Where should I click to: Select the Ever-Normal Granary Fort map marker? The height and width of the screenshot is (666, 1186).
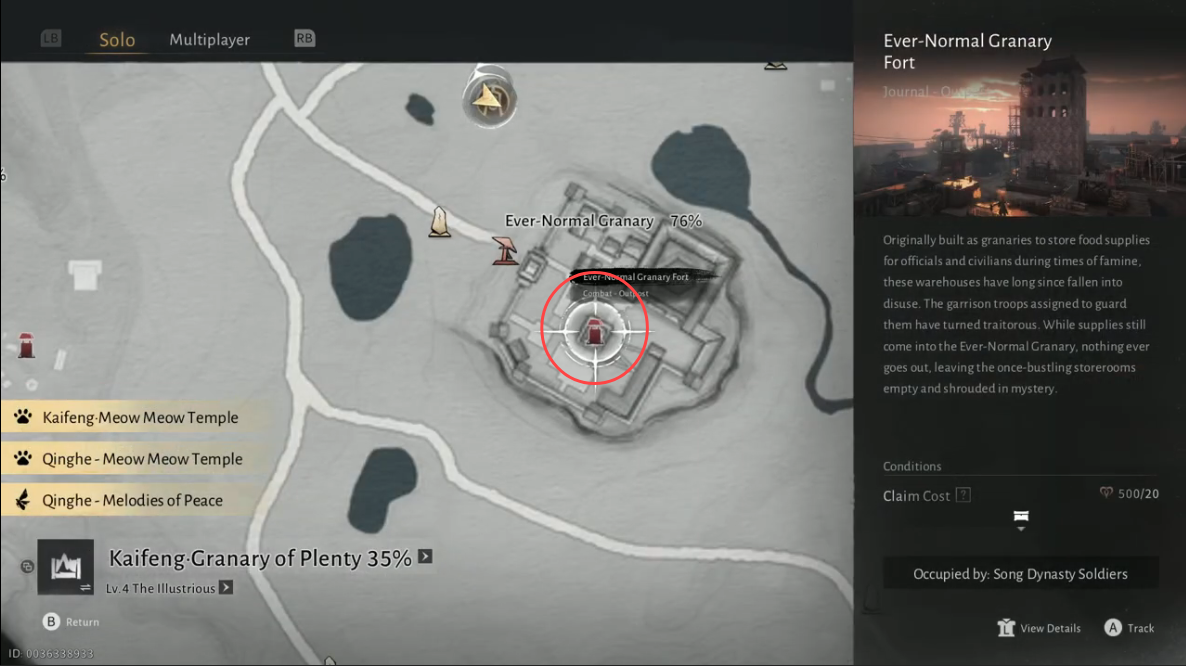[595, 330]
